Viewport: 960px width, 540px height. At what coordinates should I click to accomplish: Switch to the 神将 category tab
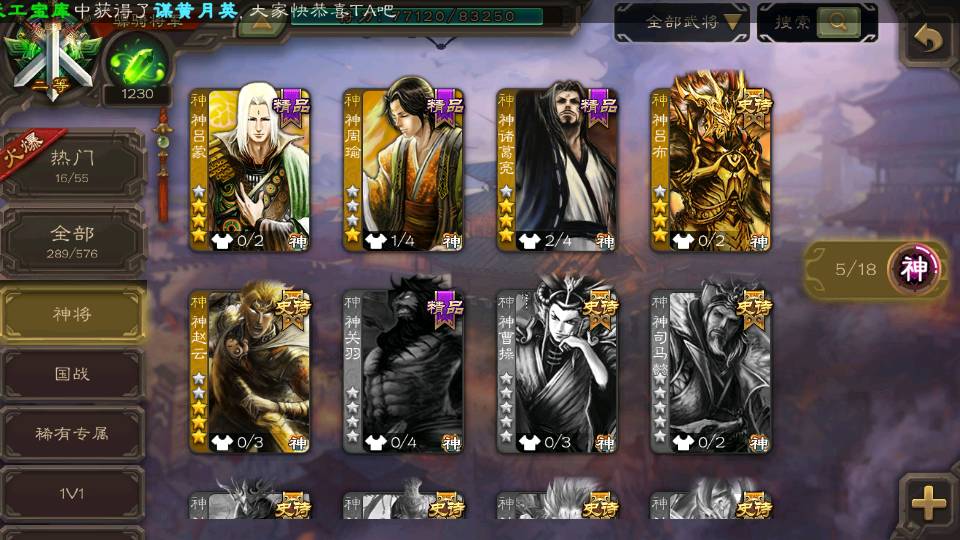point(72,314)
